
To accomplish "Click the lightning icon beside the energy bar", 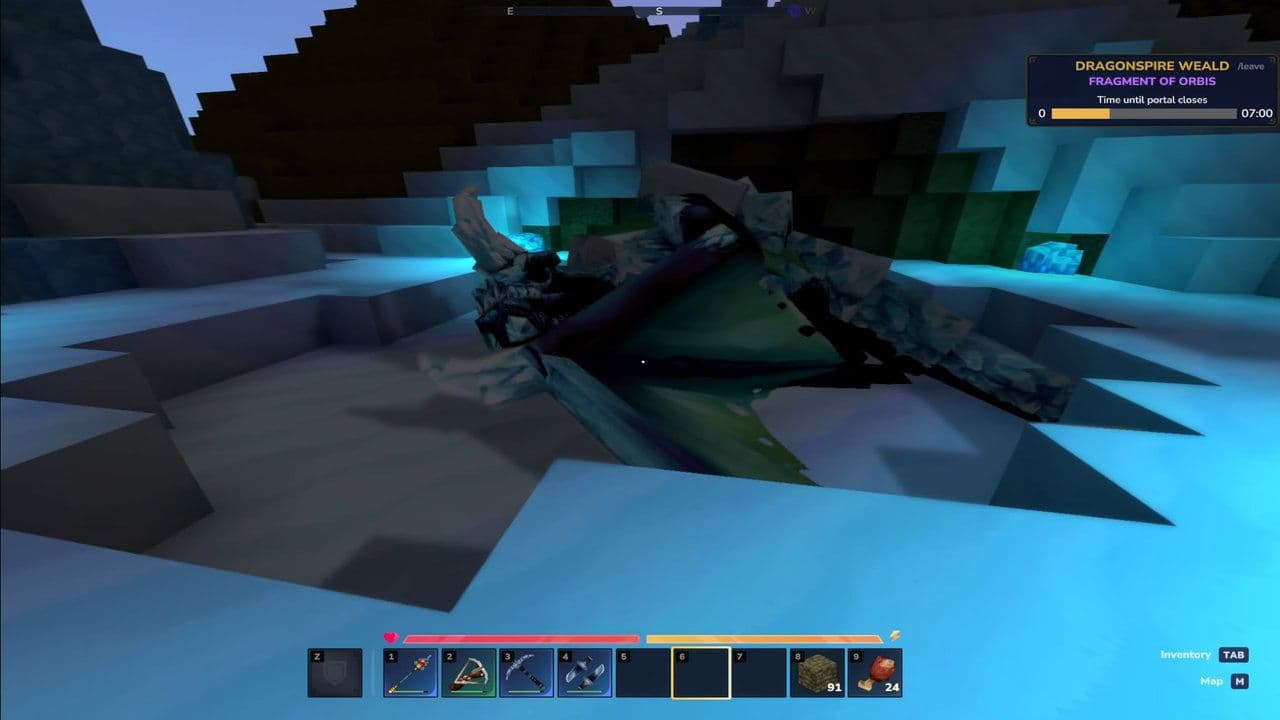I will (897, 633).
